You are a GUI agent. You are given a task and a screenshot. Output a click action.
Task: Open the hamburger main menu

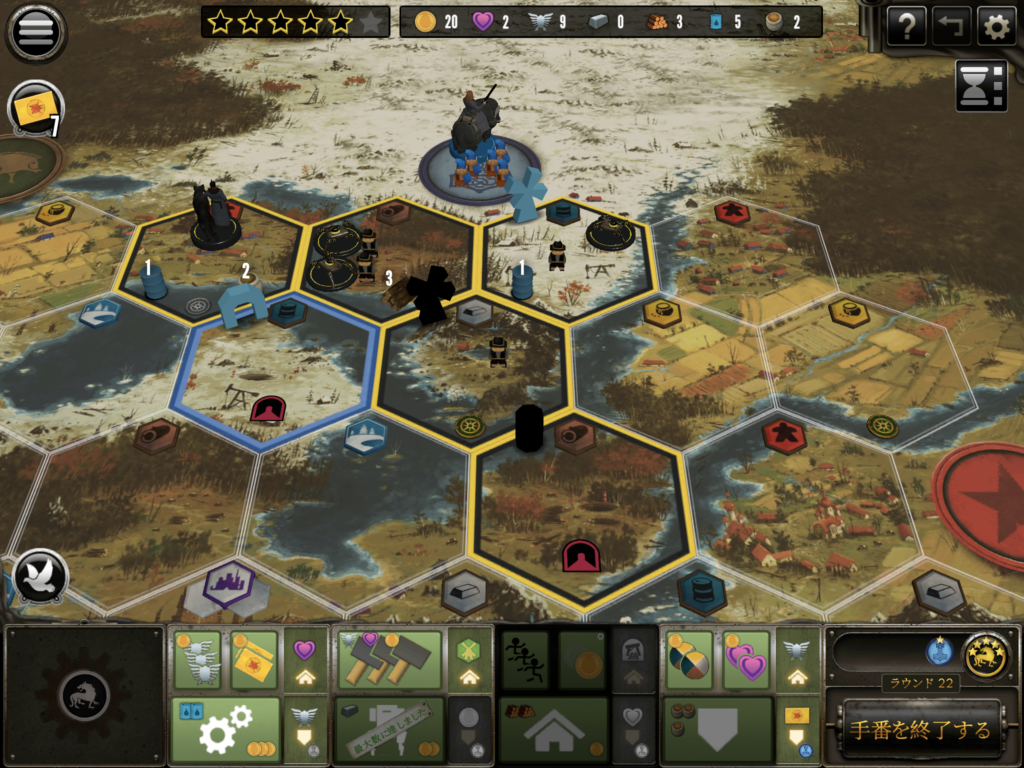coord(37,31)
